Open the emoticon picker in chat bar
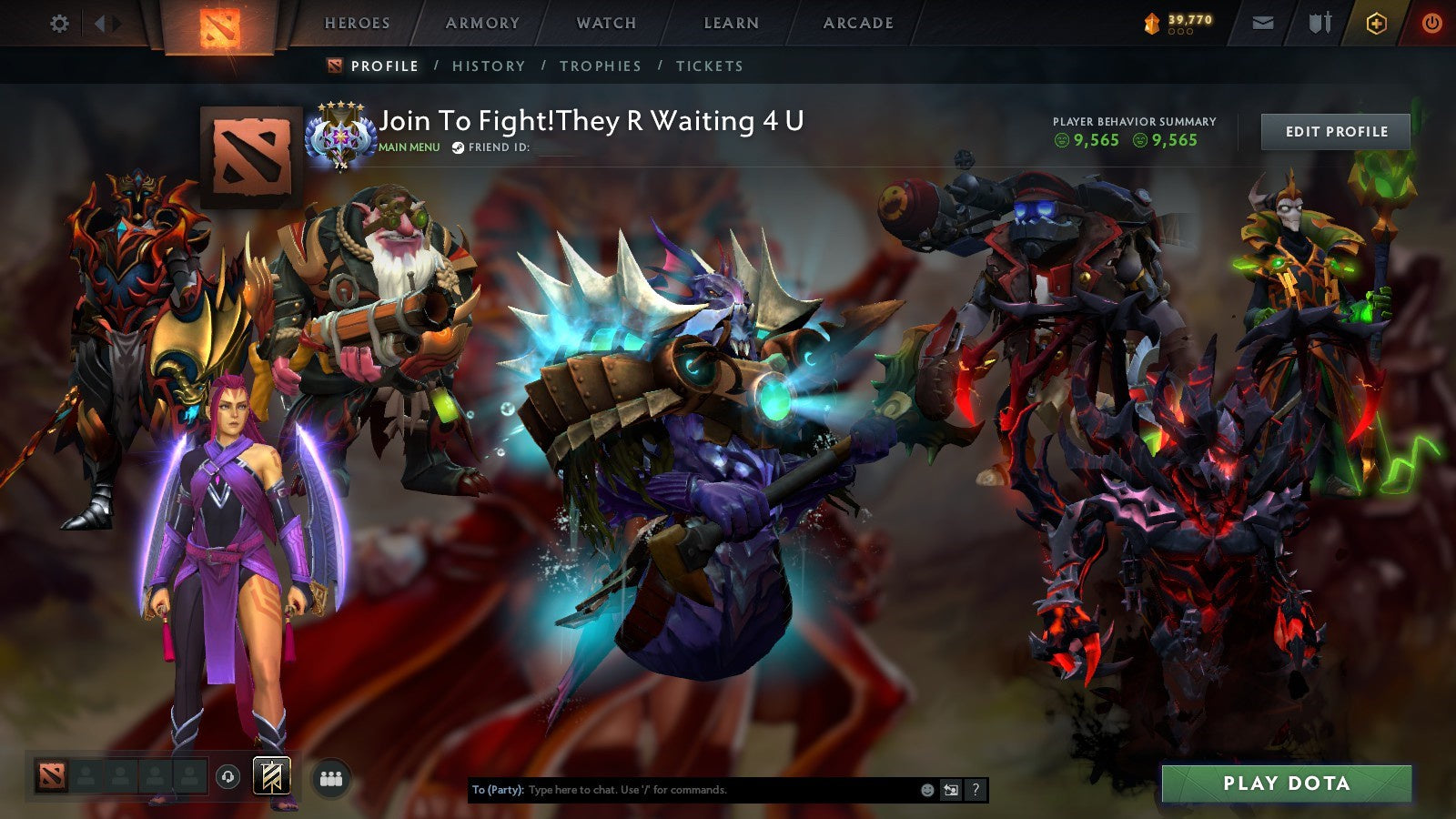The height and width of the screenshot is (819, 1456). pyautogui.click(x=926, y=790)
